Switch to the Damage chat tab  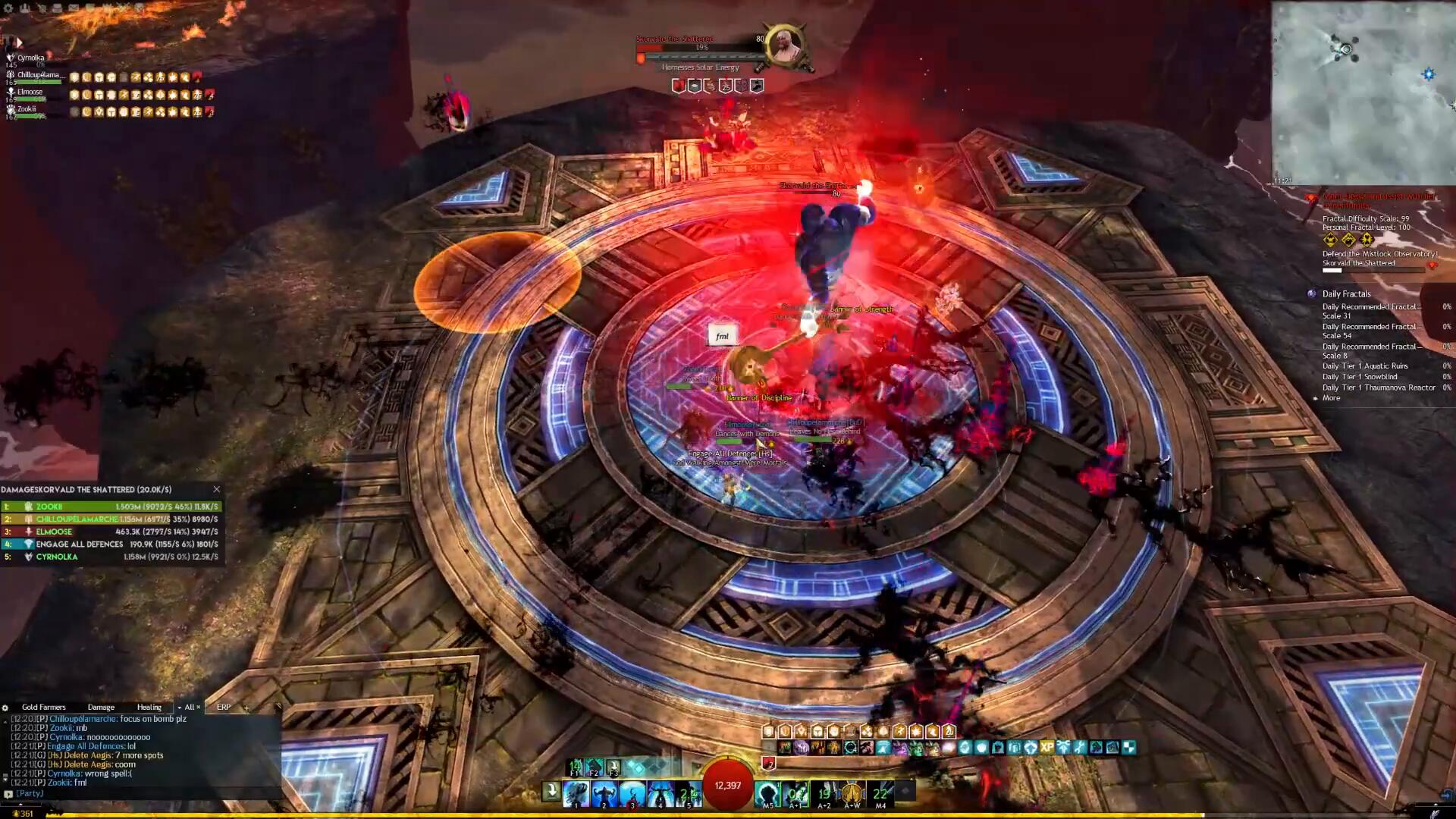[x=101, y=707]
